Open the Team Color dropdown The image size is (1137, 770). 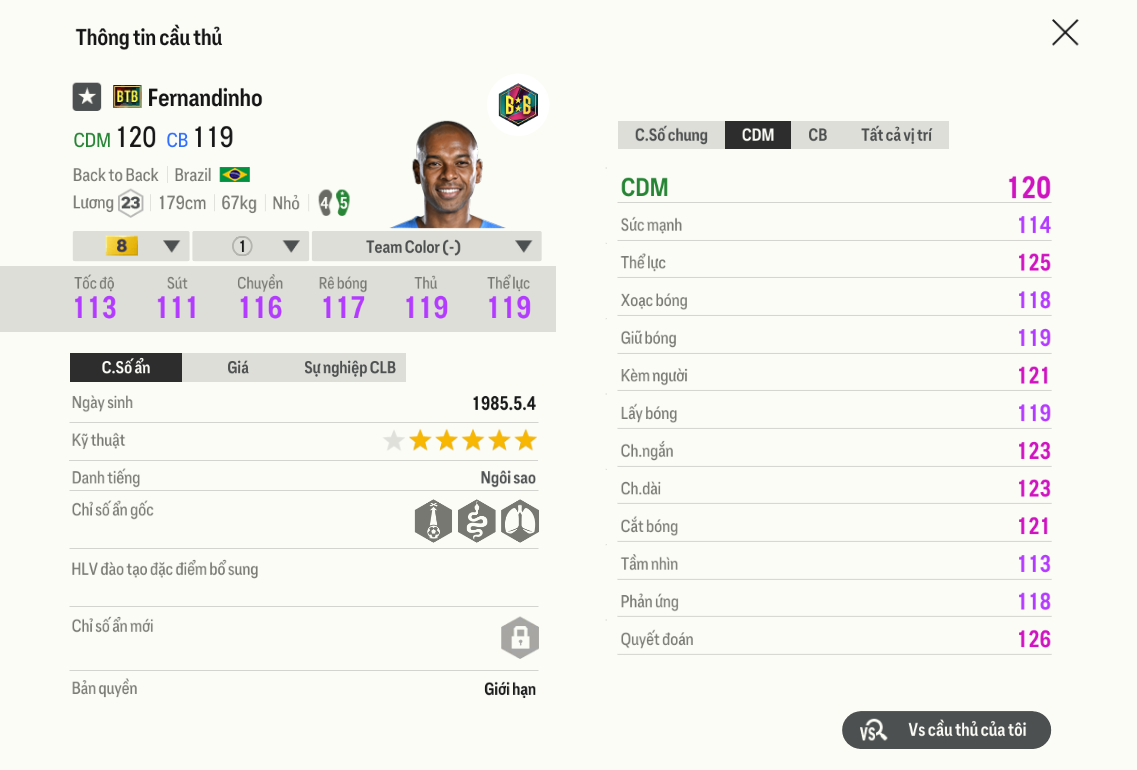[x=426, y=246]
